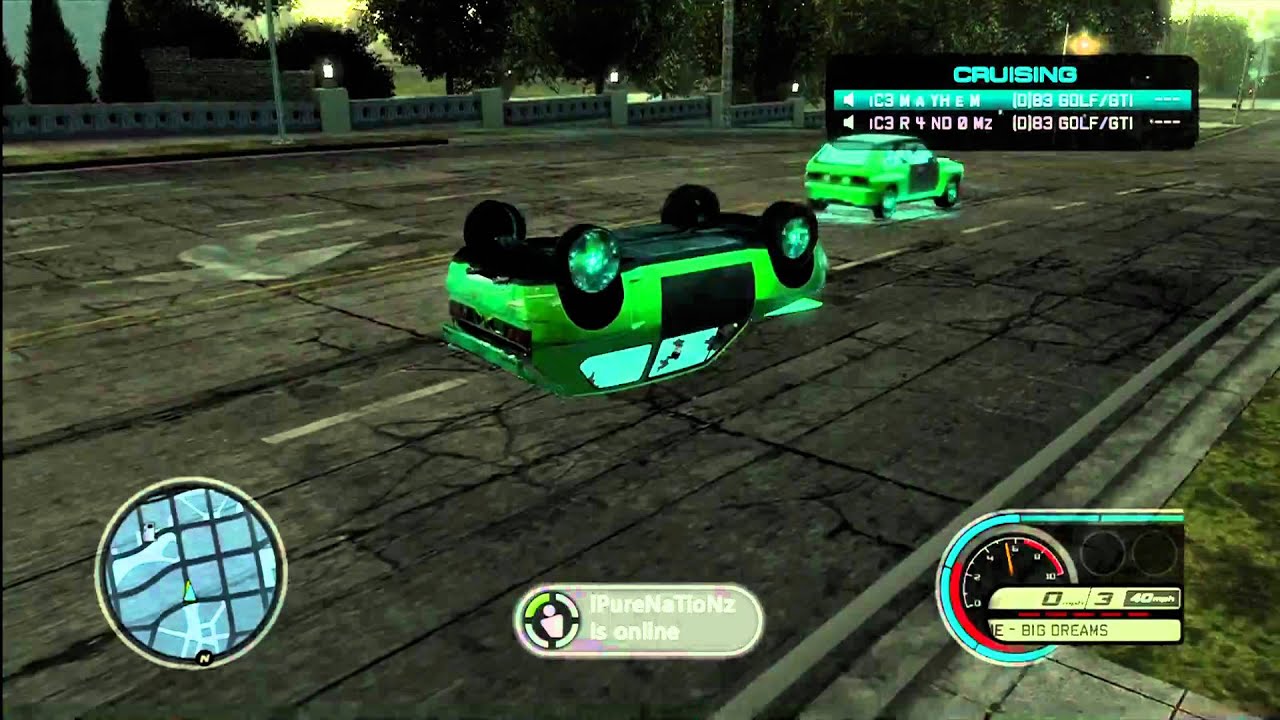
Task: Open the iPureNaTioNz is online notification
Action: coord(638,620)
